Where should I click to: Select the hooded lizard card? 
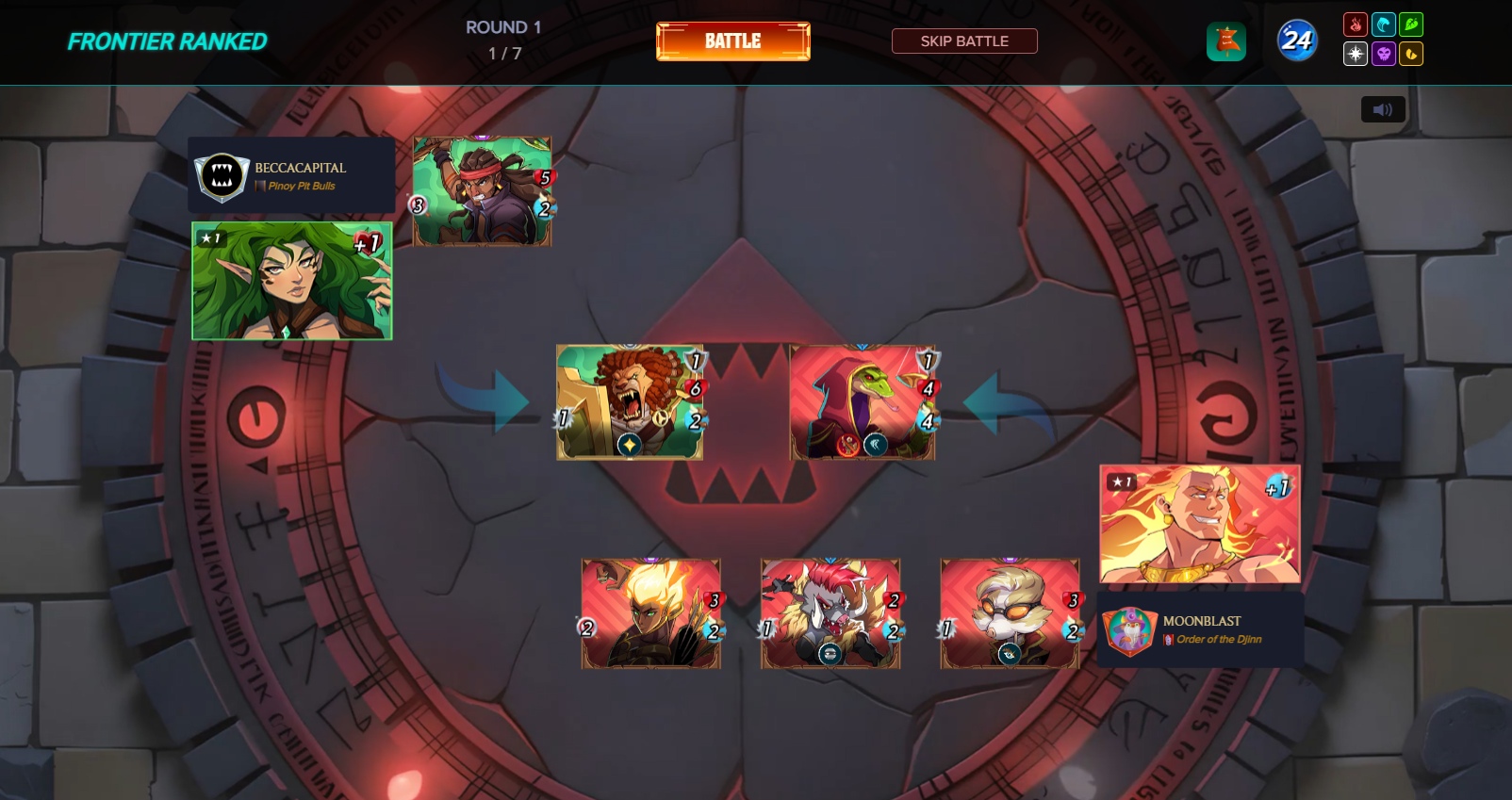pyautogui.click(x=862, y=402)
